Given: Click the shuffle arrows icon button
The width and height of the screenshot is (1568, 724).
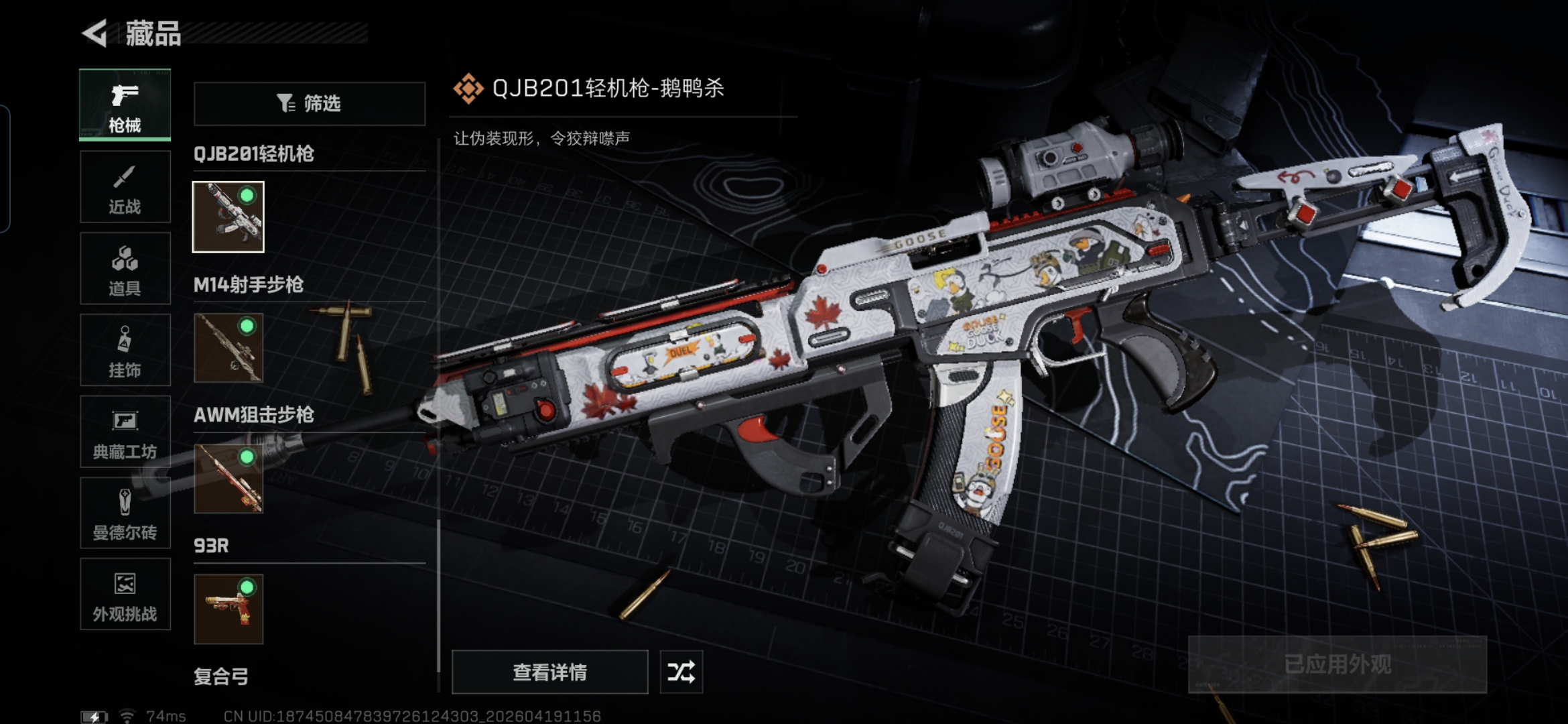Looking at the screenshot, I should [x=681, y=672].
